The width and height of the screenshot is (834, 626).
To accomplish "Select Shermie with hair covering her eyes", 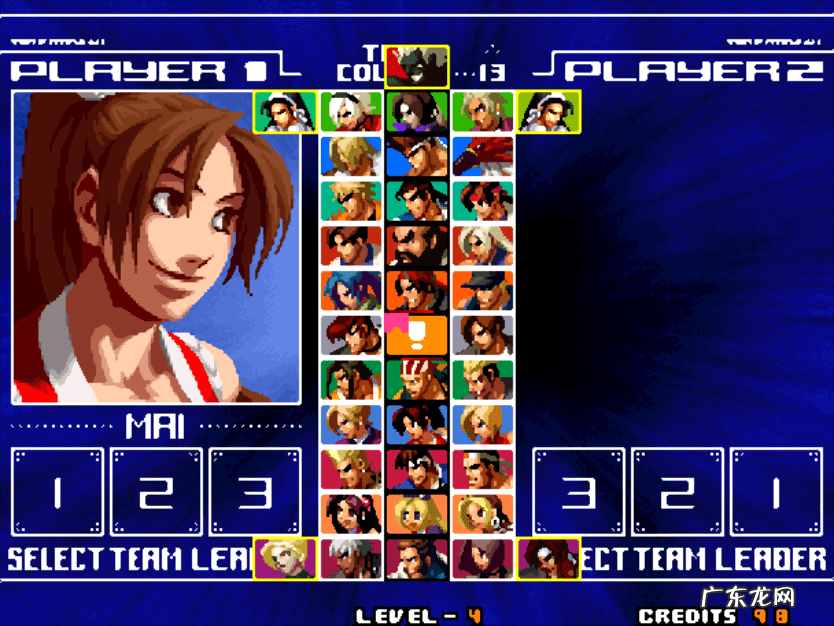I will click(482, 559).
